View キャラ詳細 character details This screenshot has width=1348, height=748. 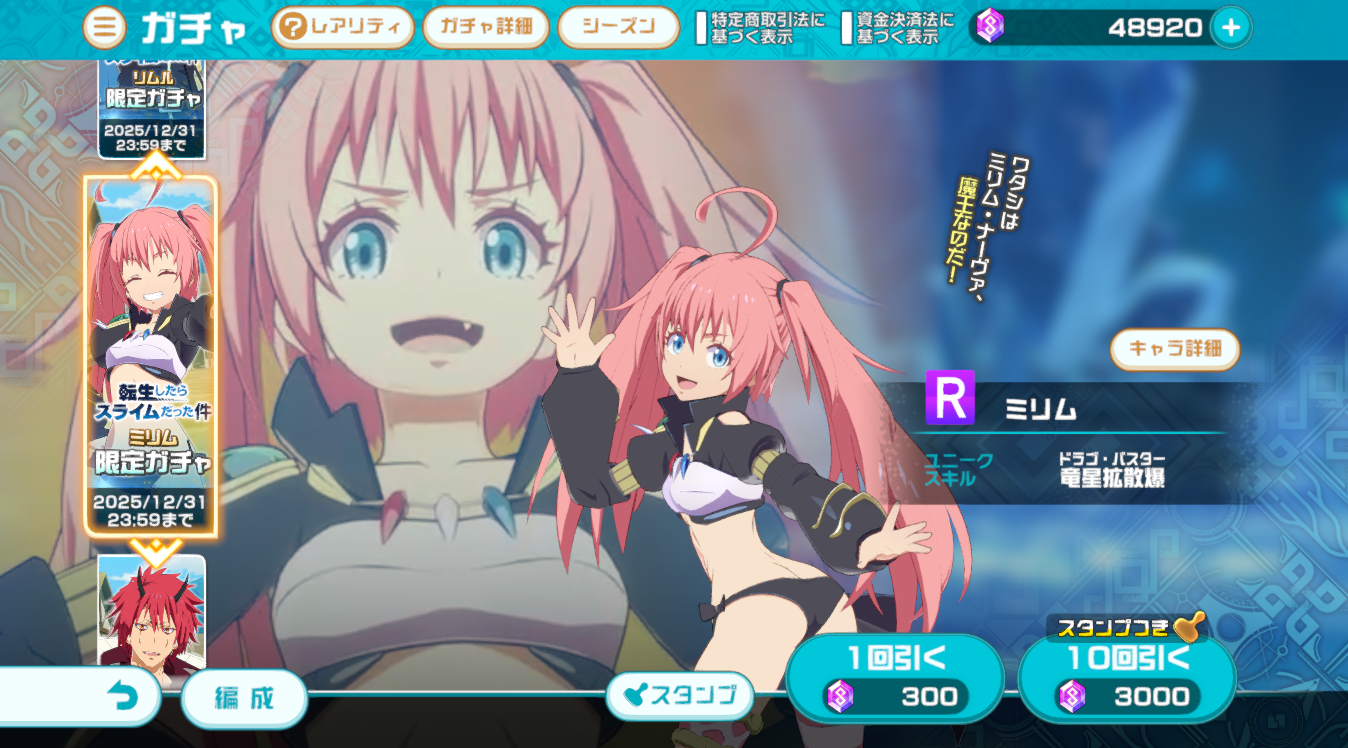pyautogui.click(x=1175, y=349)
